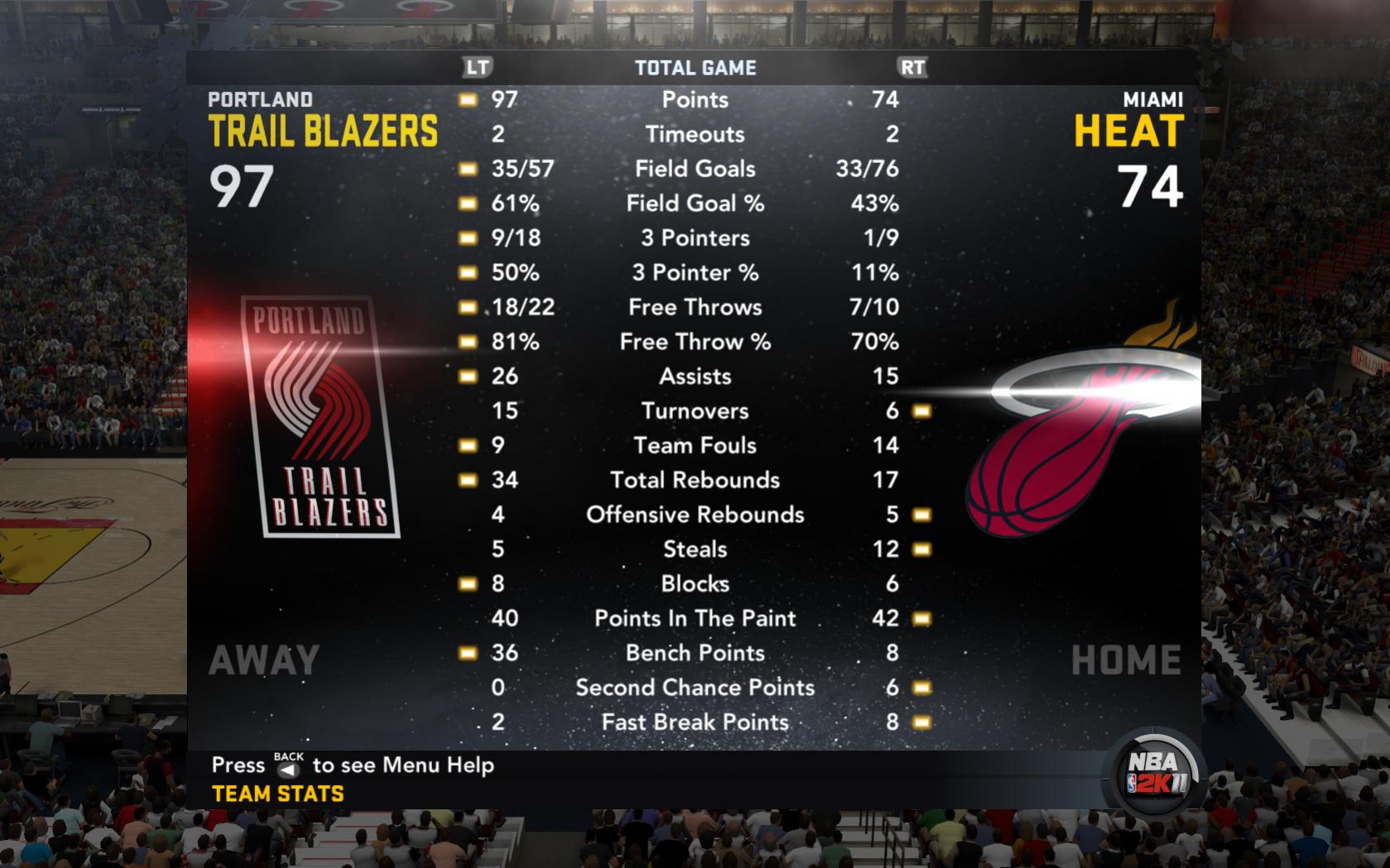1390x868 pixels.
Task: Toggle the marker beside Miami's Turnovers
Action: [x=921, y=410]
